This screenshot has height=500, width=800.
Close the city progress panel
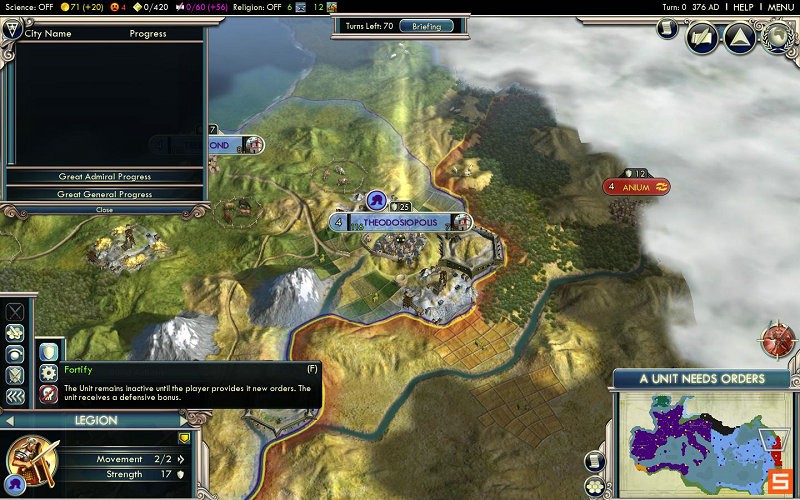[x=104, y=210]
